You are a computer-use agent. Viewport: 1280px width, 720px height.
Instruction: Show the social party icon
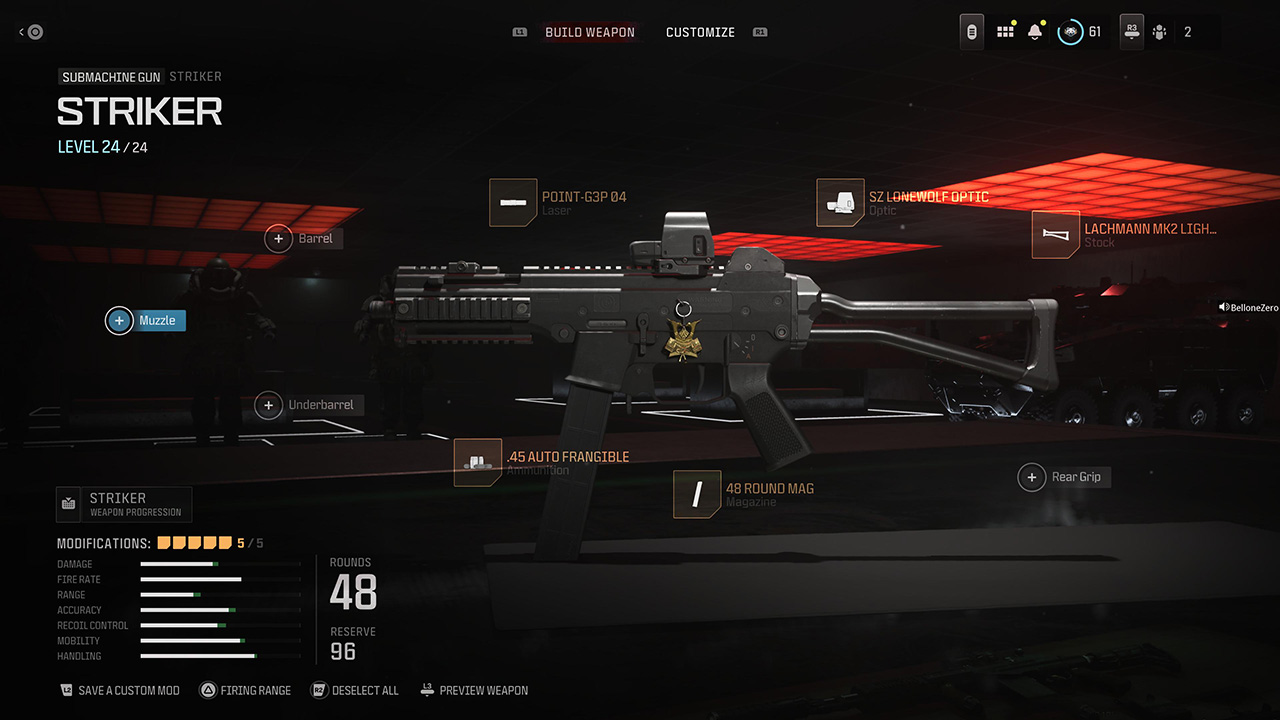pos(1160,32)
